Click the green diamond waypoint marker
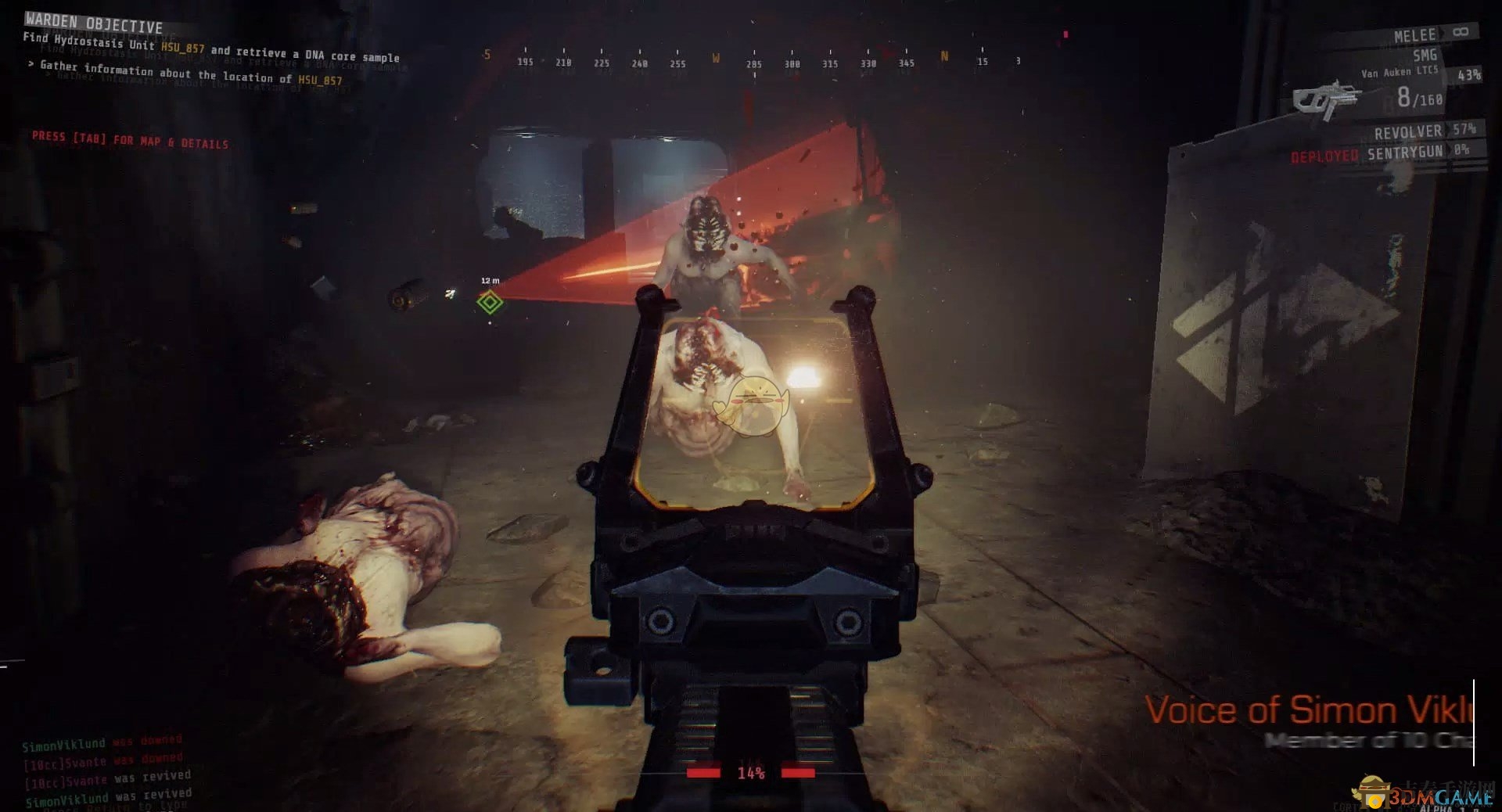Image resolution: width=1502 pixels, height=812 pixels. pos(490,302)
